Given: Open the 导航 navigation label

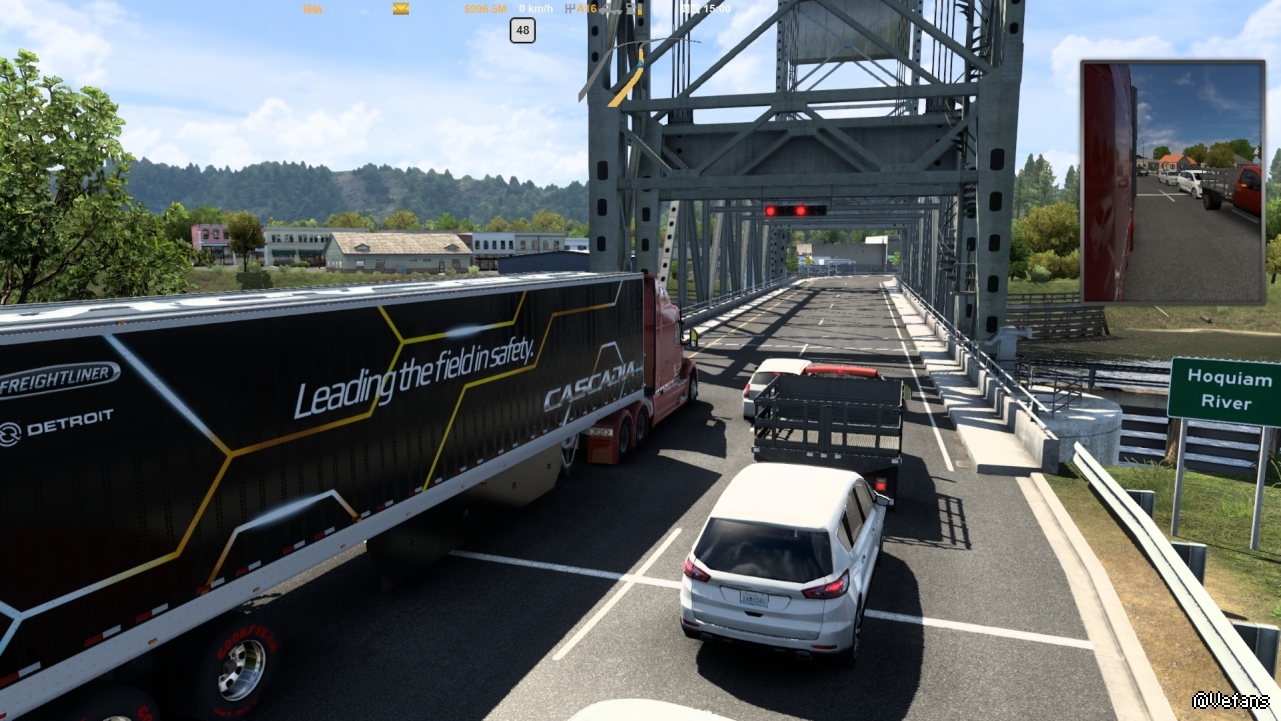Looking at the screenshot, I should pos(313,9).
